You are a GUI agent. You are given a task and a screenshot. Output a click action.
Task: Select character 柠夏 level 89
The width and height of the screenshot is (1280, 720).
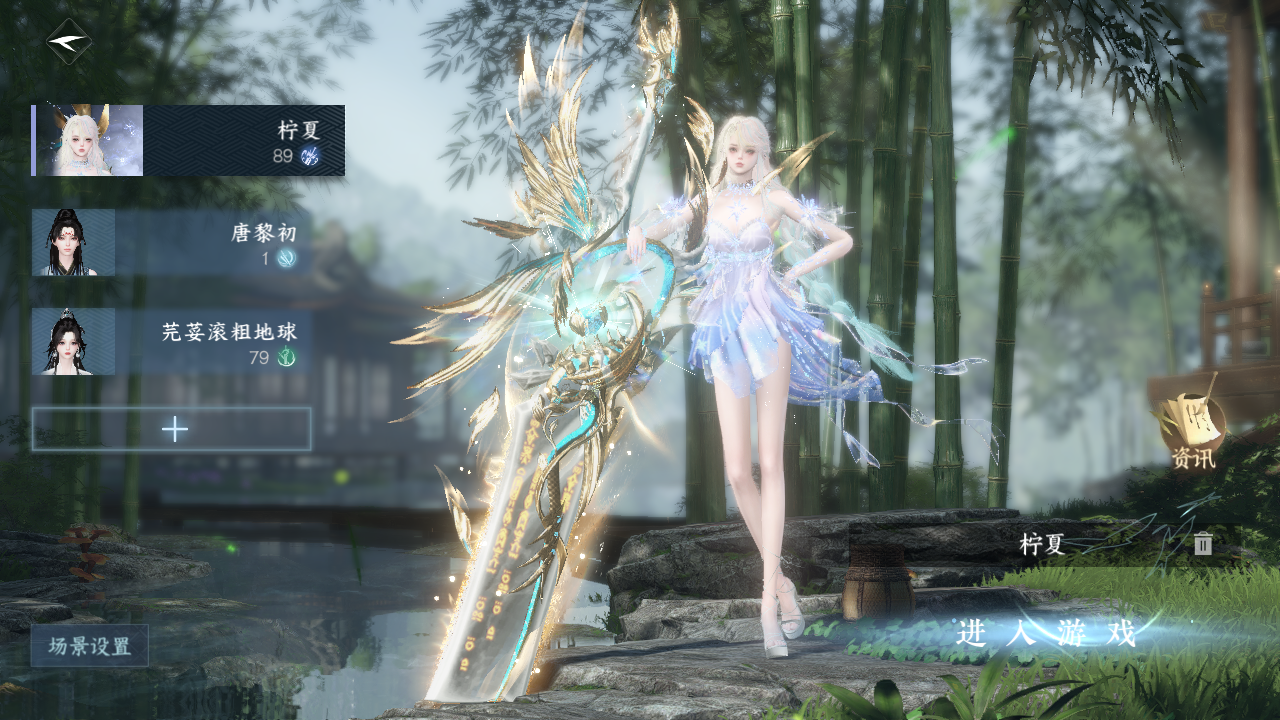[x=188, y=141]
